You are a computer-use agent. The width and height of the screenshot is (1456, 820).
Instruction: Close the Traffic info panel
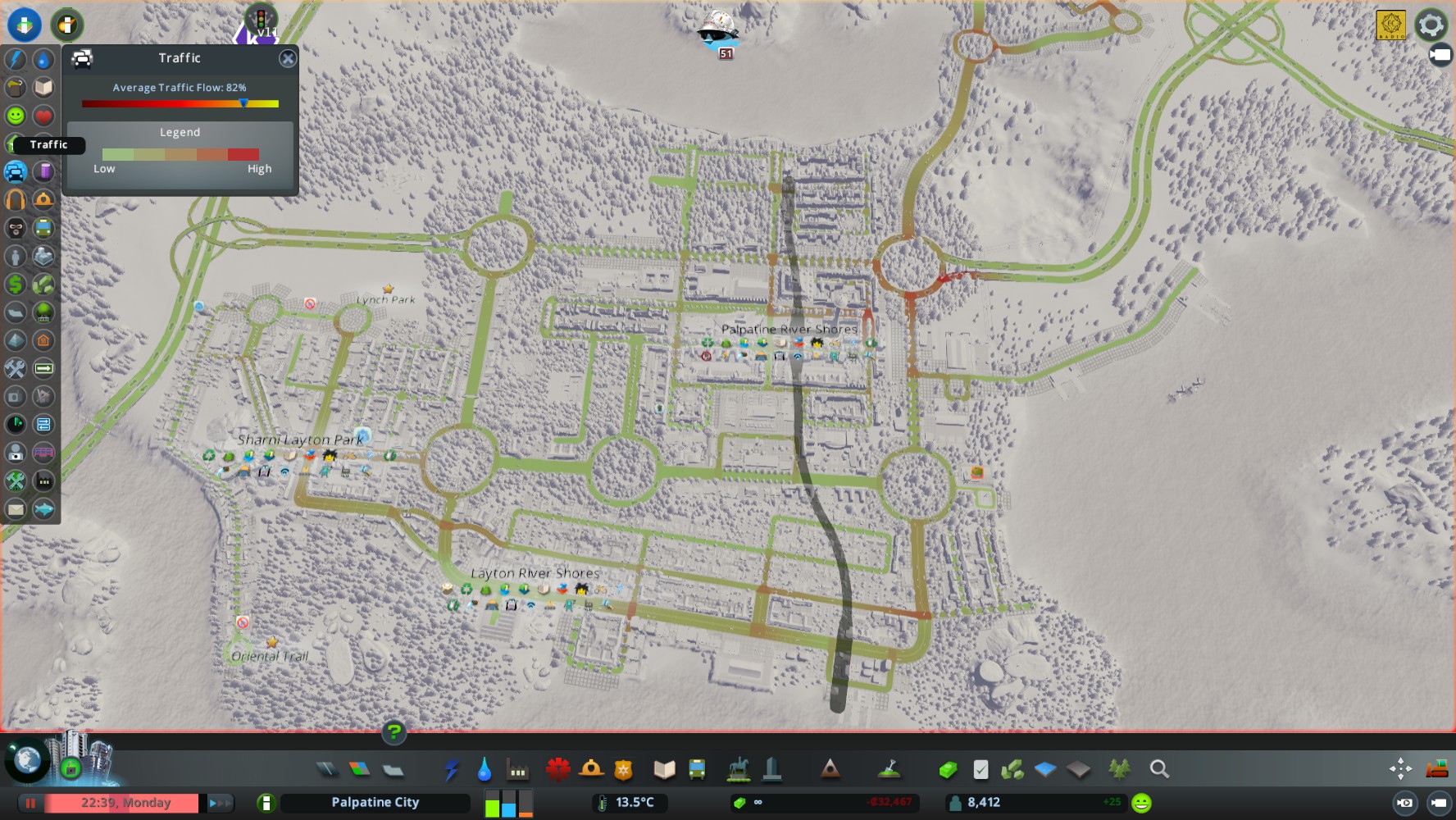[x=288, y=58]
